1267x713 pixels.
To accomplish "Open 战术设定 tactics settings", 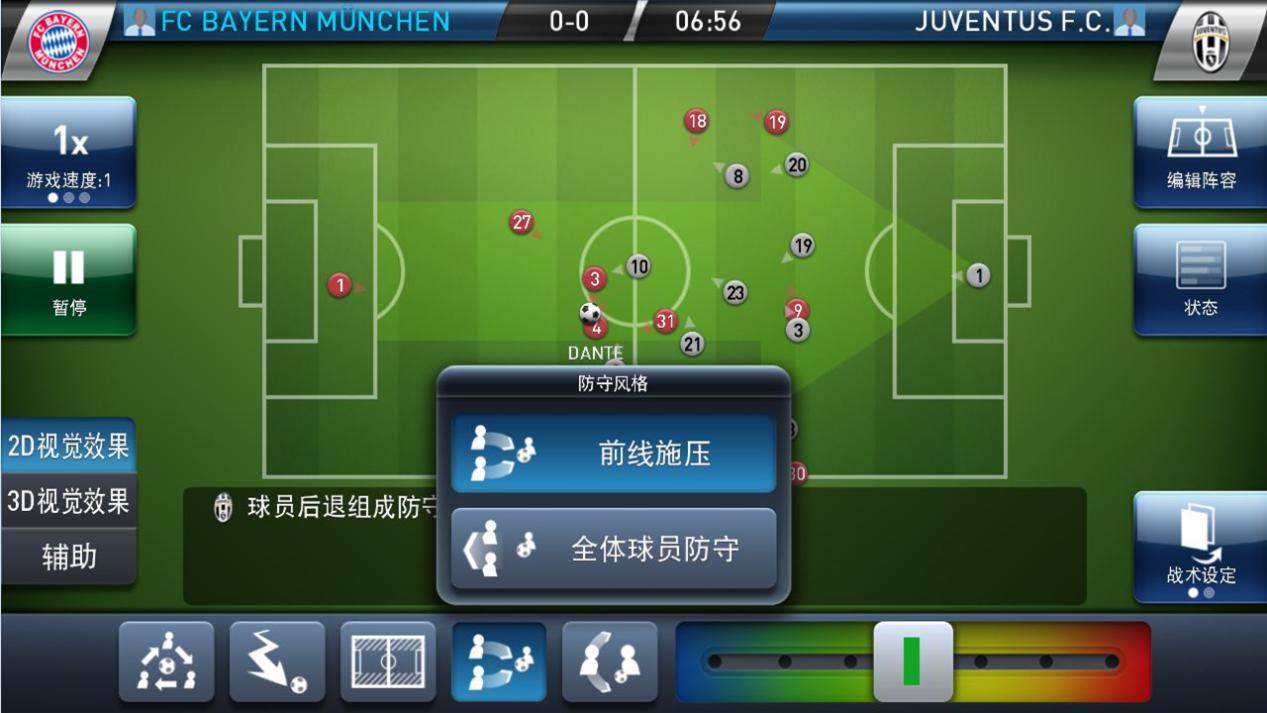I will [1200, 547].
